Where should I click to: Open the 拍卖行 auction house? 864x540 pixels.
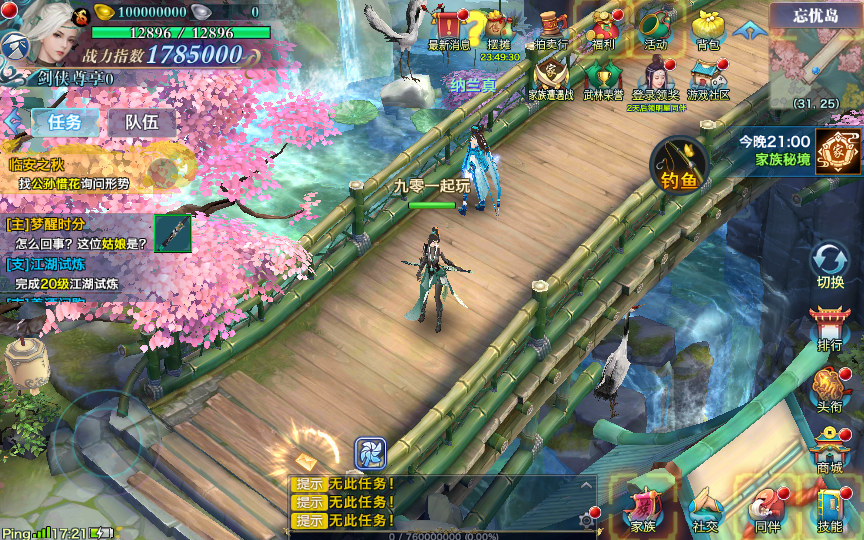(550, 27)
